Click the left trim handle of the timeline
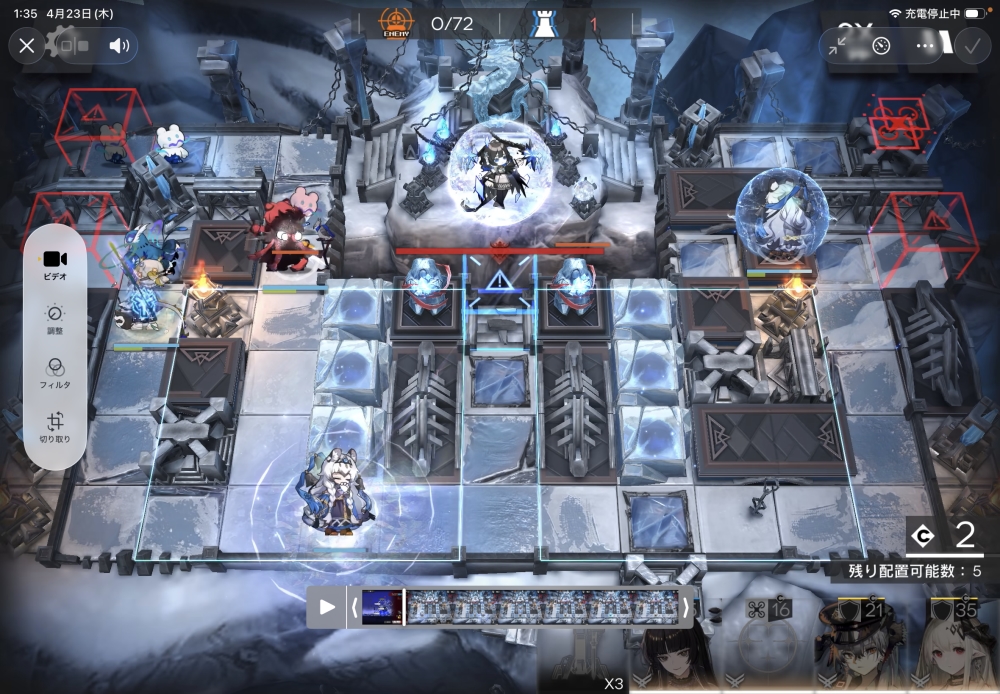The width and height of the screenshot is (1000, 694). pos(352,607)
